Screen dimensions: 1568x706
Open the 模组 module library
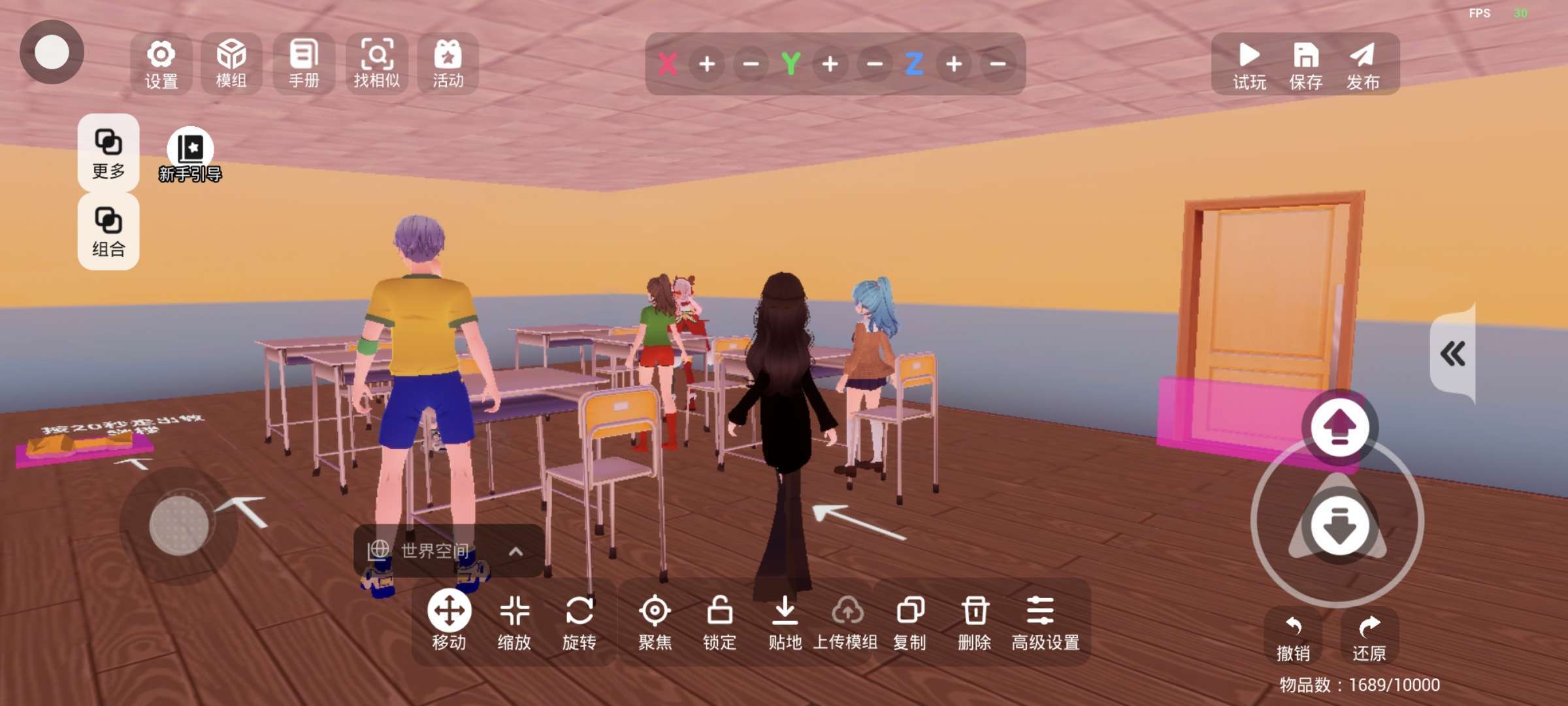(231, 64)
